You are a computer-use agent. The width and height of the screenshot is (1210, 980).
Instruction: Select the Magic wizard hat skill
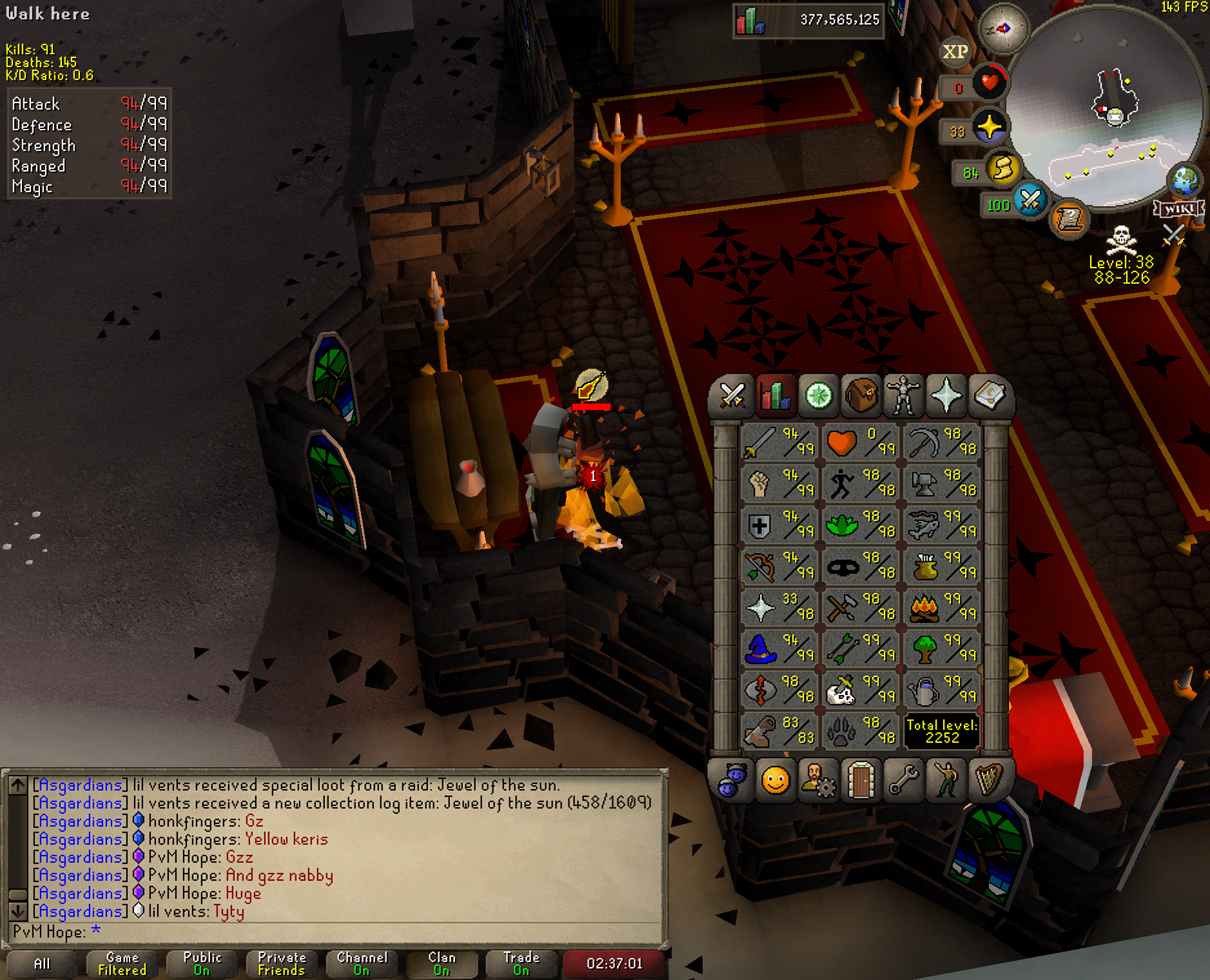[779, 649]
